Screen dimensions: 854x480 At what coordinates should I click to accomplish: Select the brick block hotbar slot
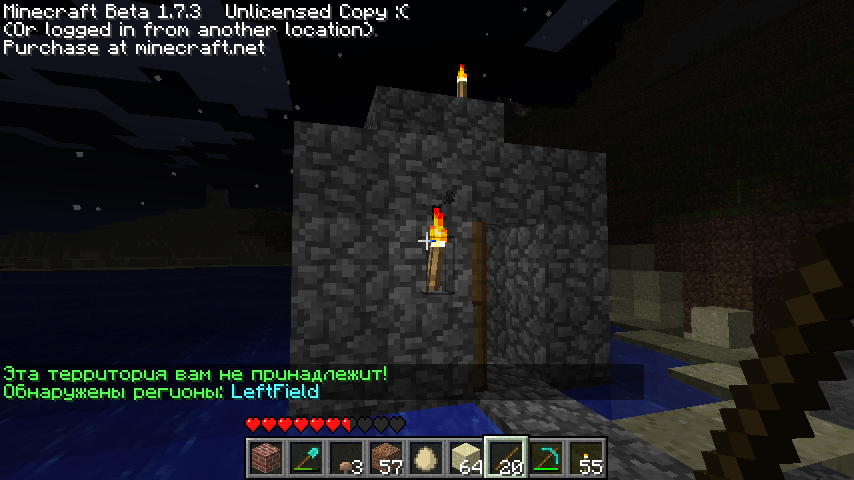(265, 458)
